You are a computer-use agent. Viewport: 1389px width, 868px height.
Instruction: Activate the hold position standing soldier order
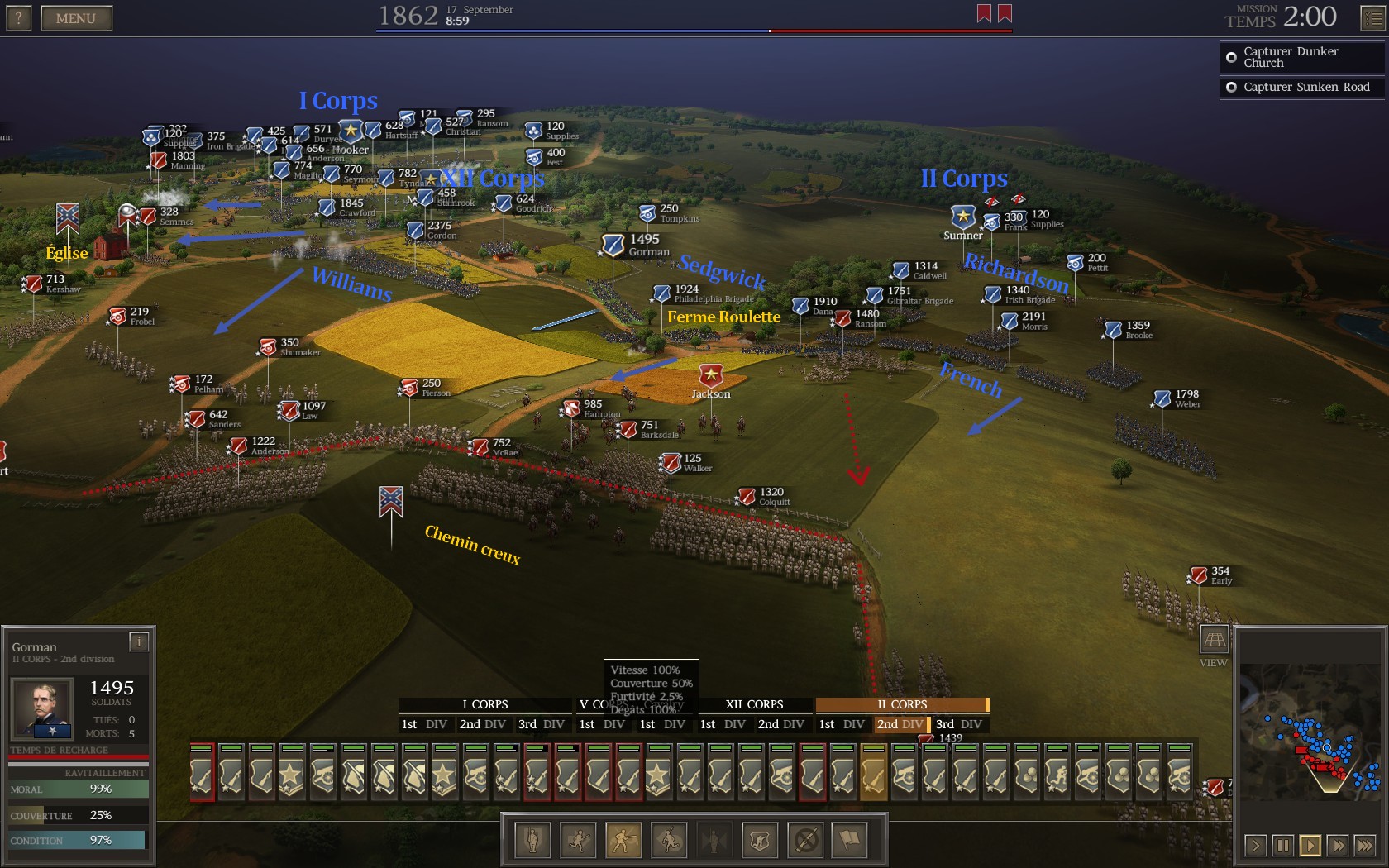coord(533,841)
